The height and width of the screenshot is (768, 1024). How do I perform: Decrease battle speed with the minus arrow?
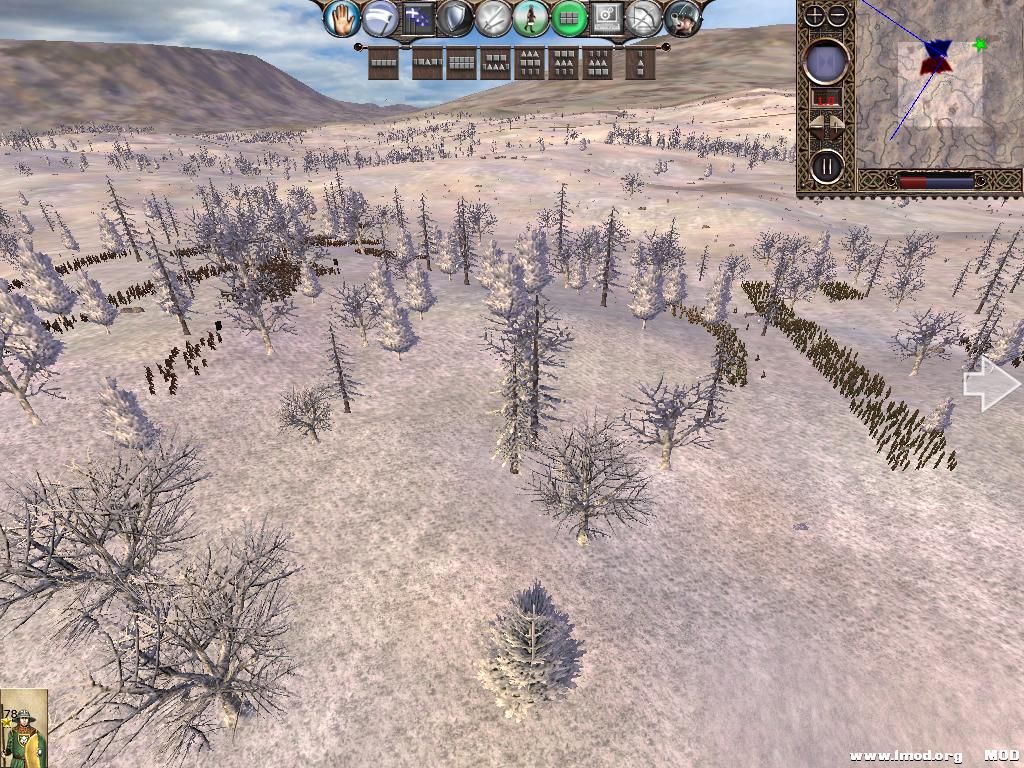(816, 126)
